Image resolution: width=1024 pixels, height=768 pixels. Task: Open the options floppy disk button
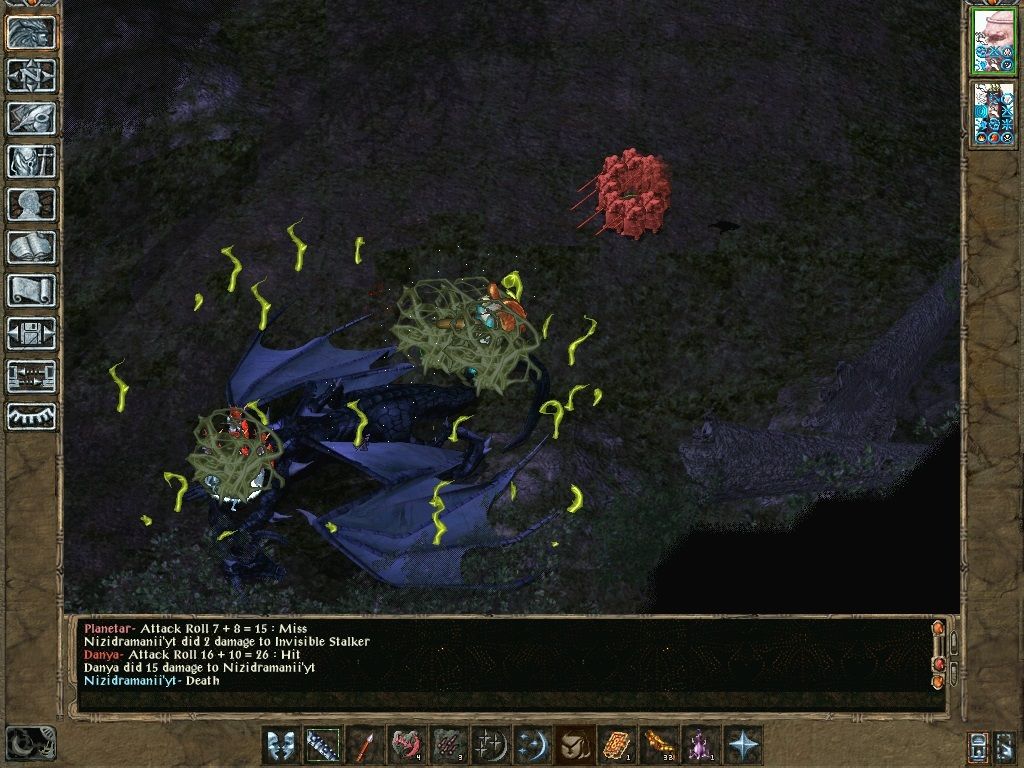point(31,333)
